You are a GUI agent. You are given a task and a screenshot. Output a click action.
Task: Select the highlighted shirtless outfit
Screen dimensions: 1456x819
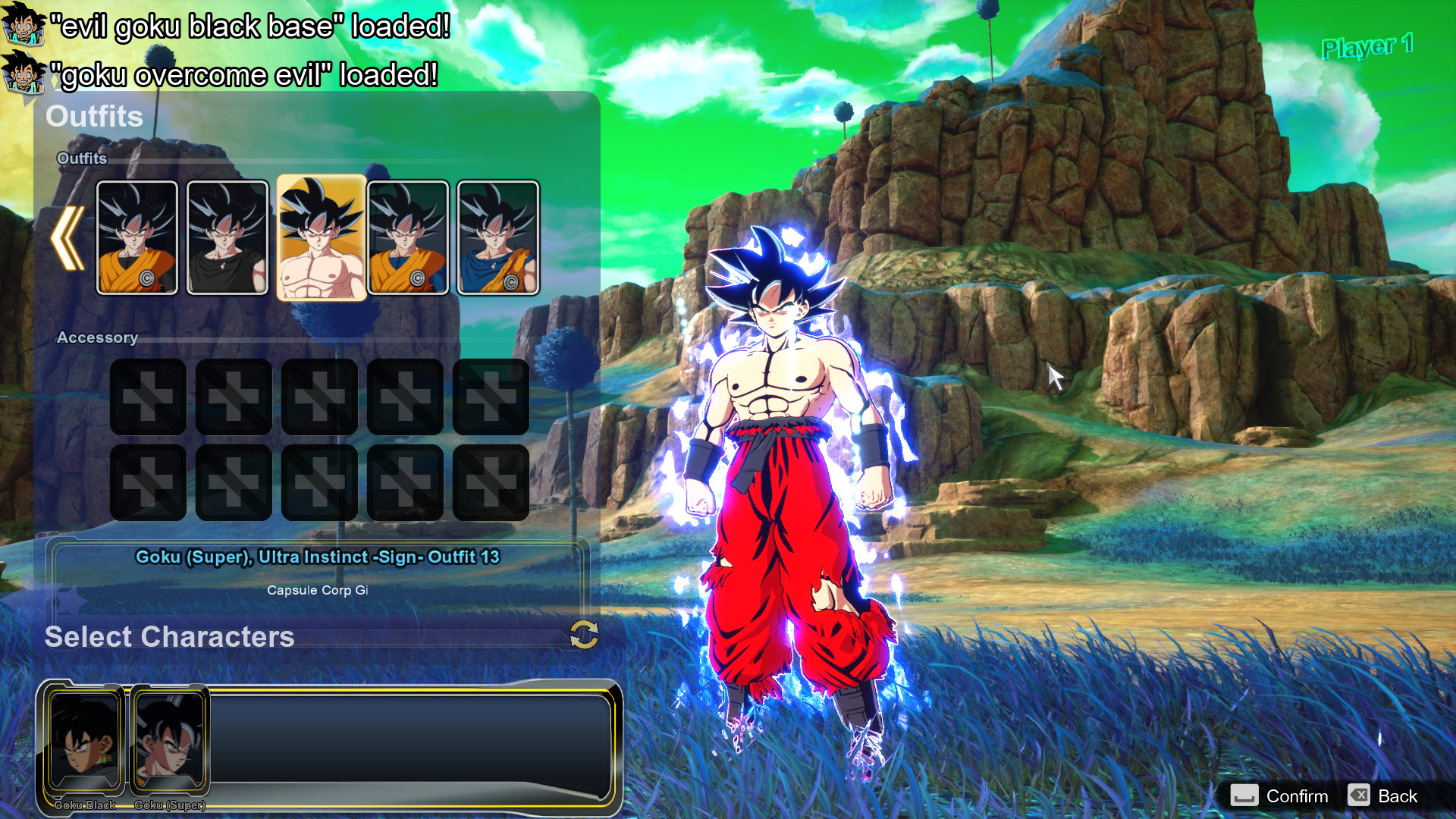[x=320, y=237]
